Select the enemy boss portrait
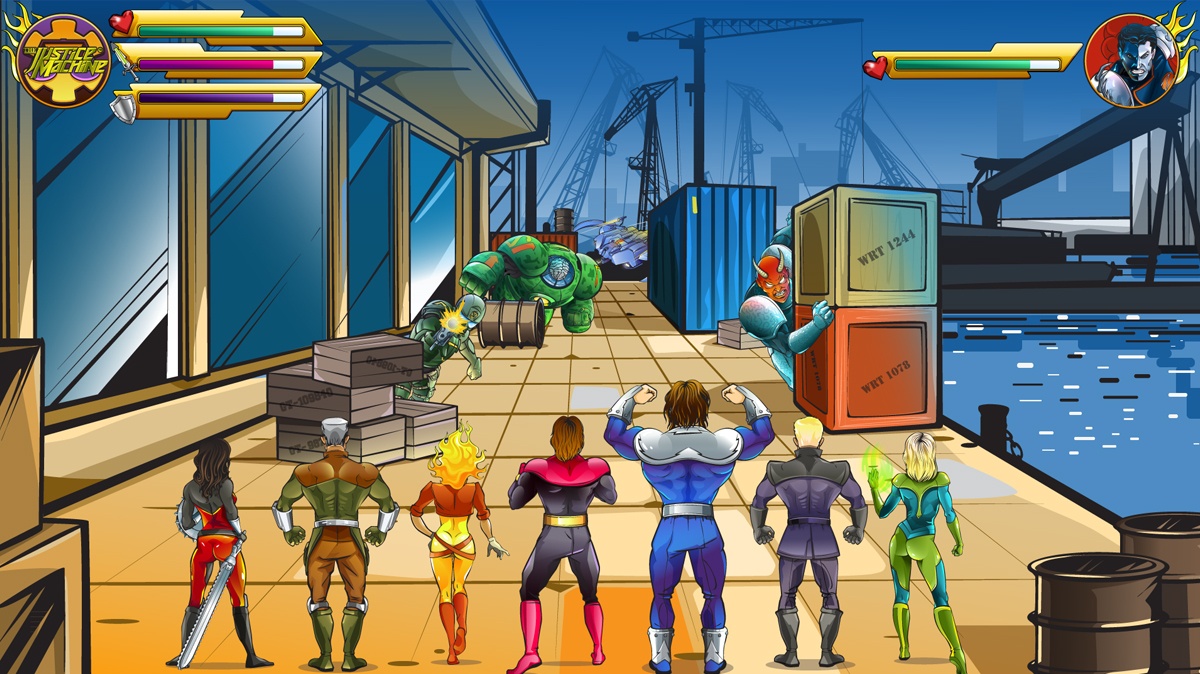Viewport: 1200px width, 674px height. pos(1130,60)
